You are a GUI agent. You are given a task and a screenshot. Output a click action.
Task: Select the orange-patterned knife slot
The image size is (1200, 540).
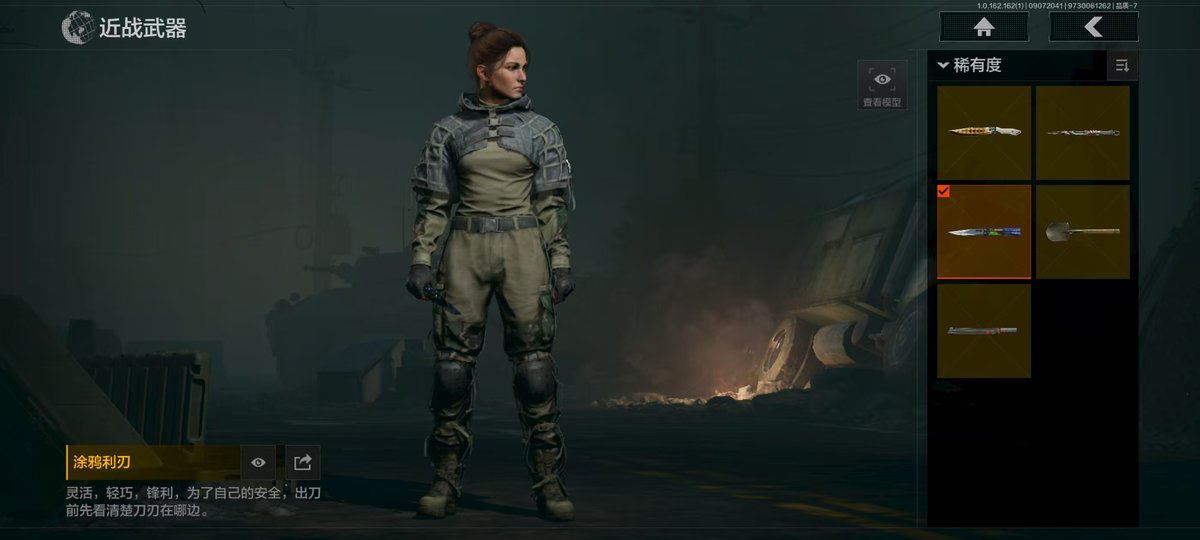pyautogui.click(x=984, y=132)
